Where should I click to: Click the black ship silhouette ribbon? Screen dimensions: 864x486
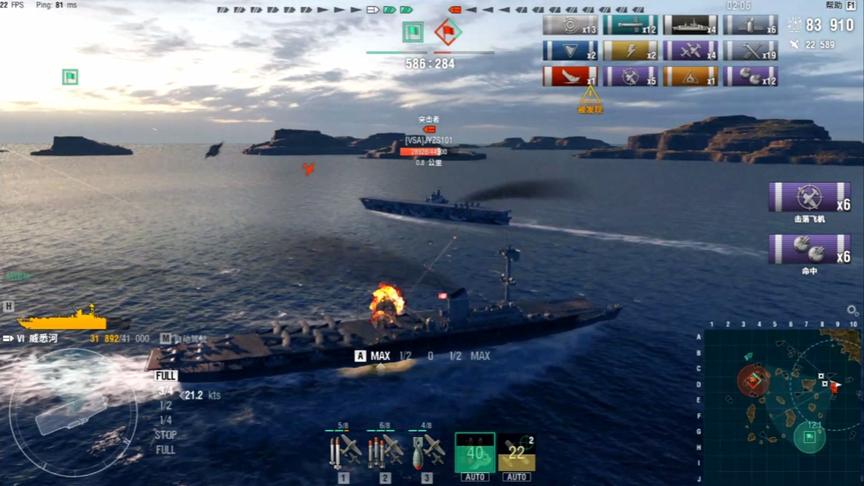(690, 25)
